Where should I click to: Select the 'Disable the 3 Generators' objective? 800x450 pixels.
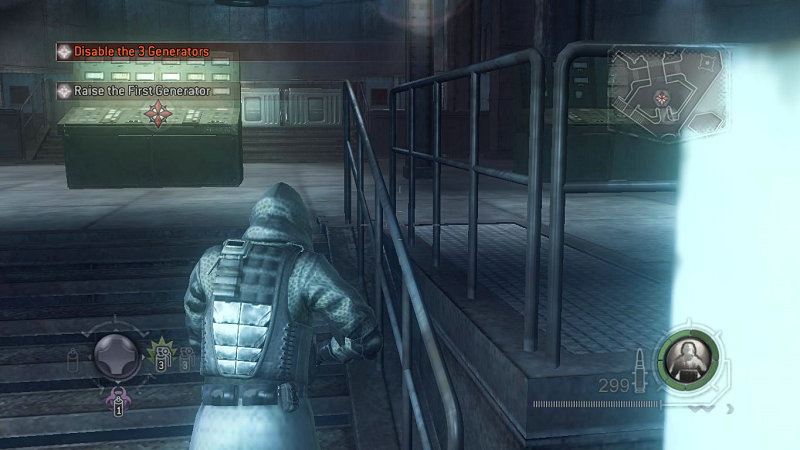tap(140, 51)
